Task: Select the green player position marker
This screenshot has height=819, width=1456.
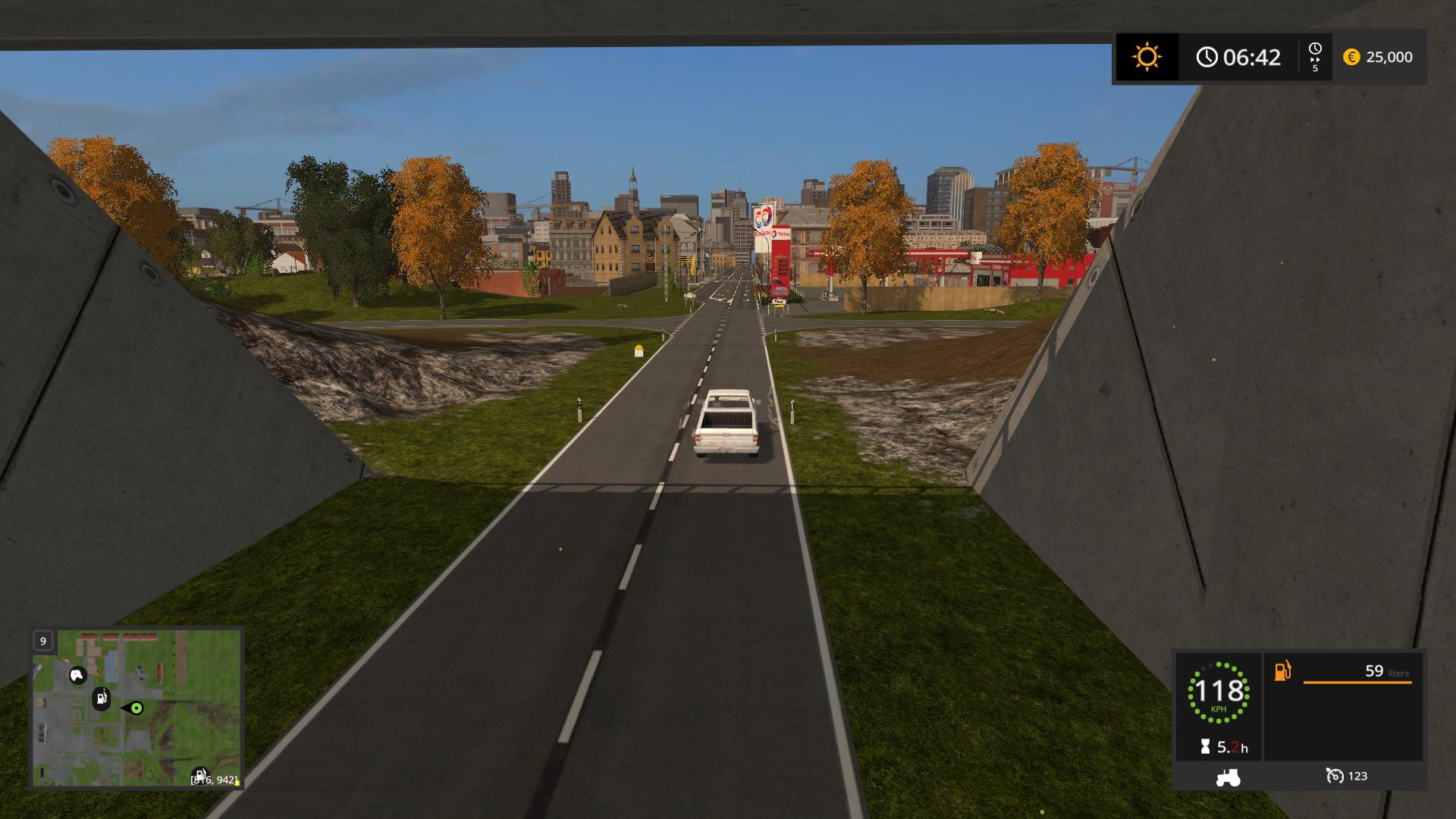Action: 136,708
